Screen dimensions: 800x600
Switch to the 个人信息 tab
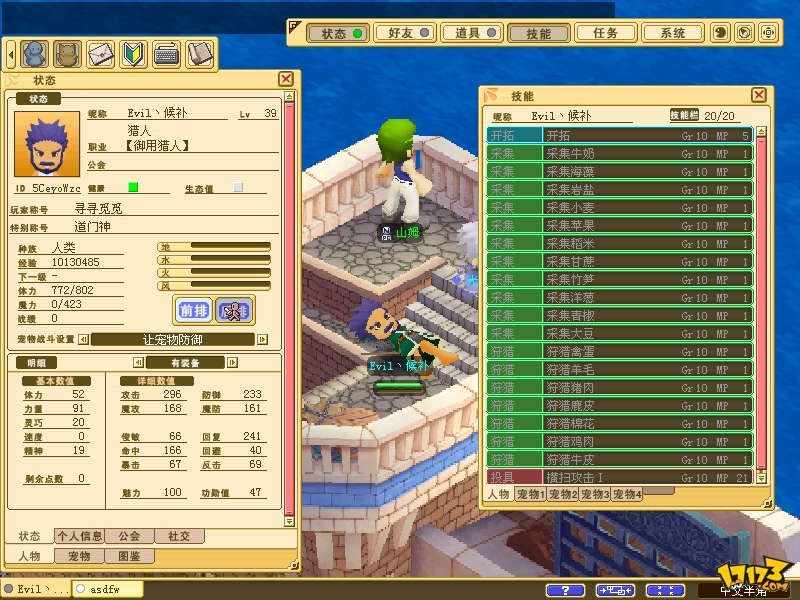(80, 536)
